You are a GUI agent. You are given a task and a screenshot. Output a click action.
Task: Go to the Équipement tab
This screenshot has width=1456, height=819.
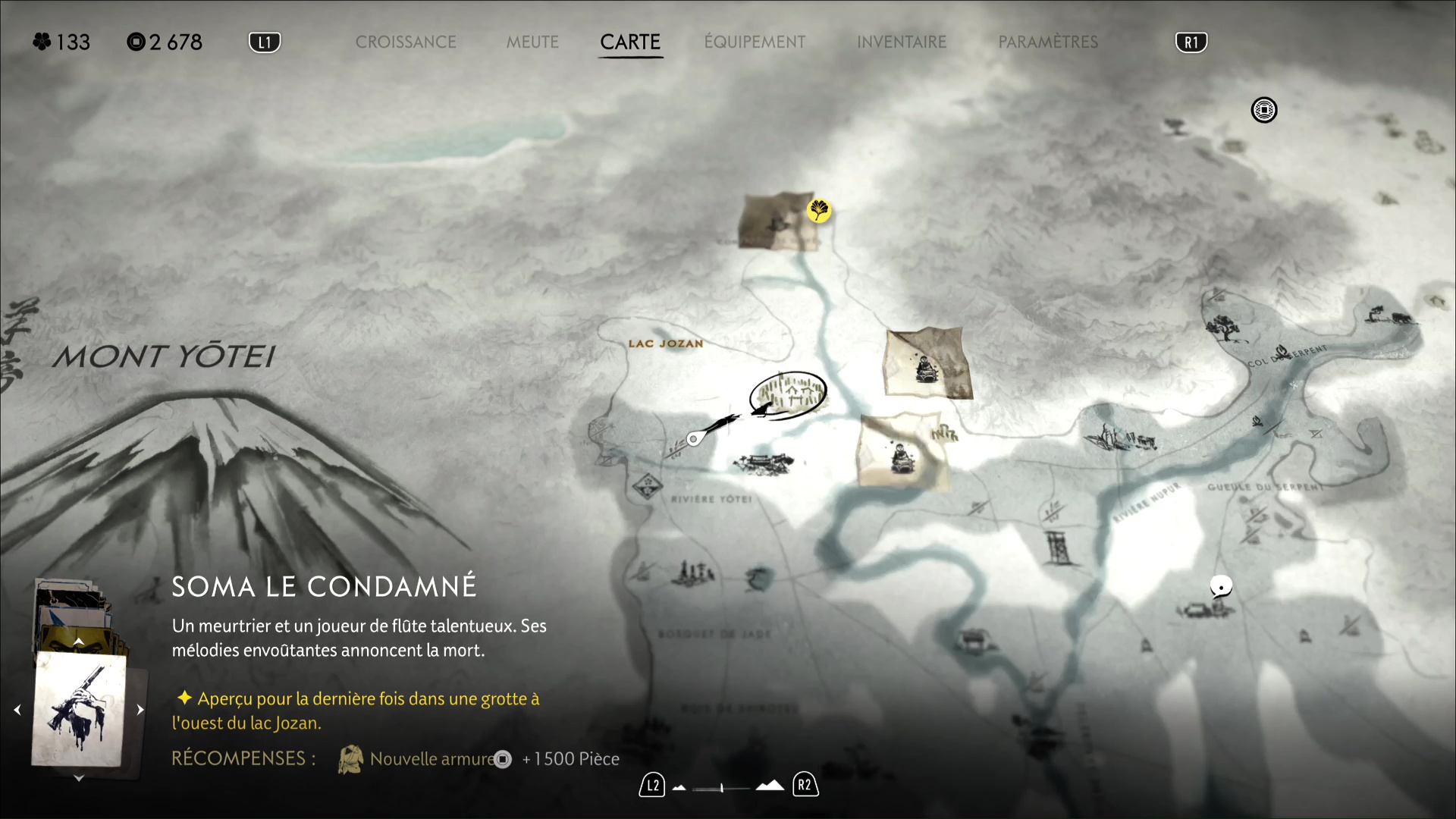pos(755,42)
